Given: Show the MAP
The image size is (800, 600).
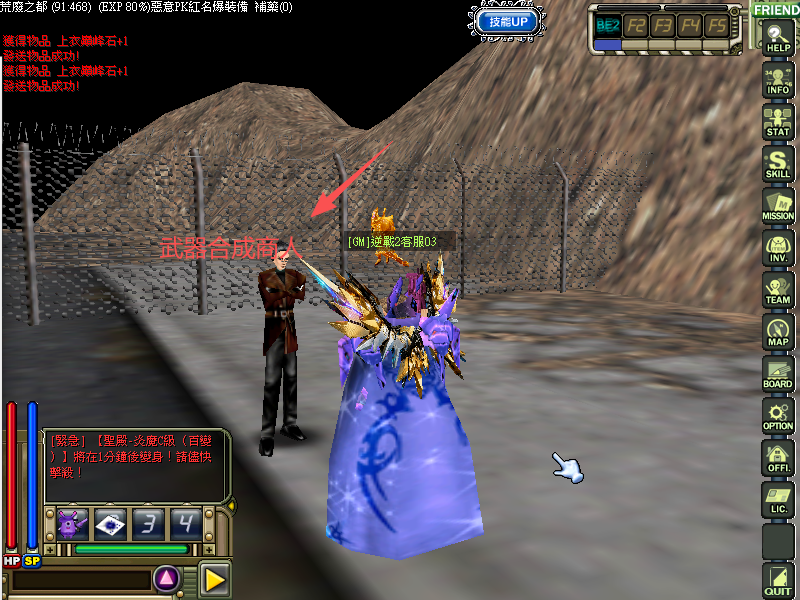Looking at the screenshot, I should pos(778,333).
